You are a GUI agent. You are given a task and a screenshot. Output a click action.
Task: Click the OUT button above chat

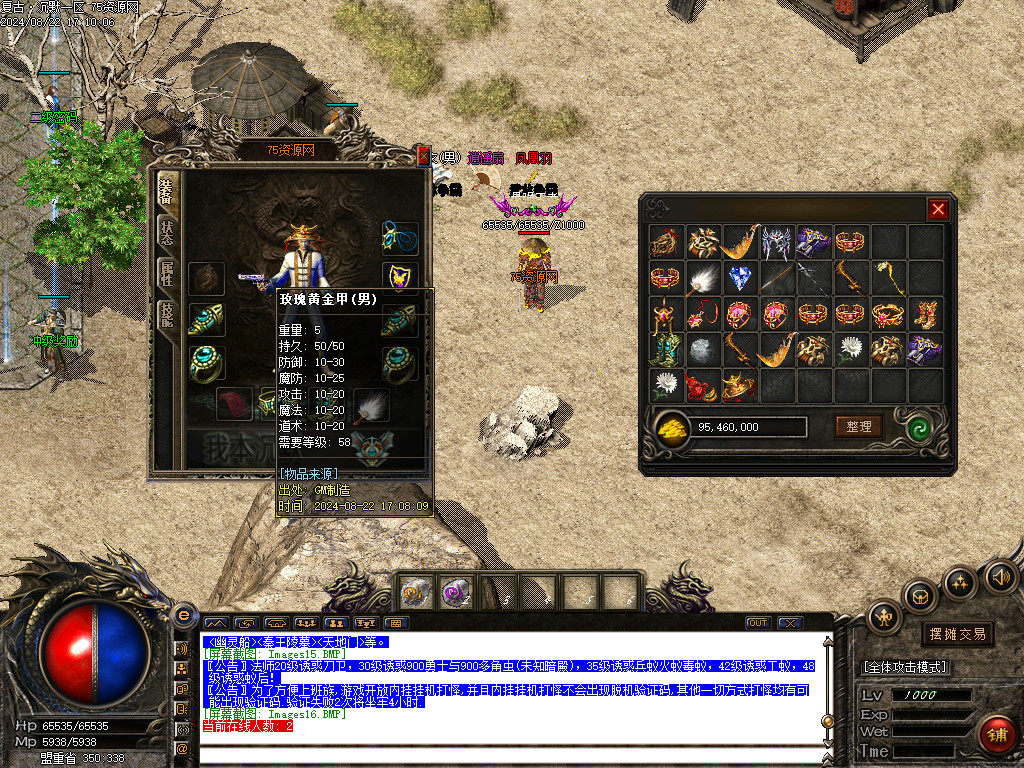pyautogui.click(x=758, y=623)
